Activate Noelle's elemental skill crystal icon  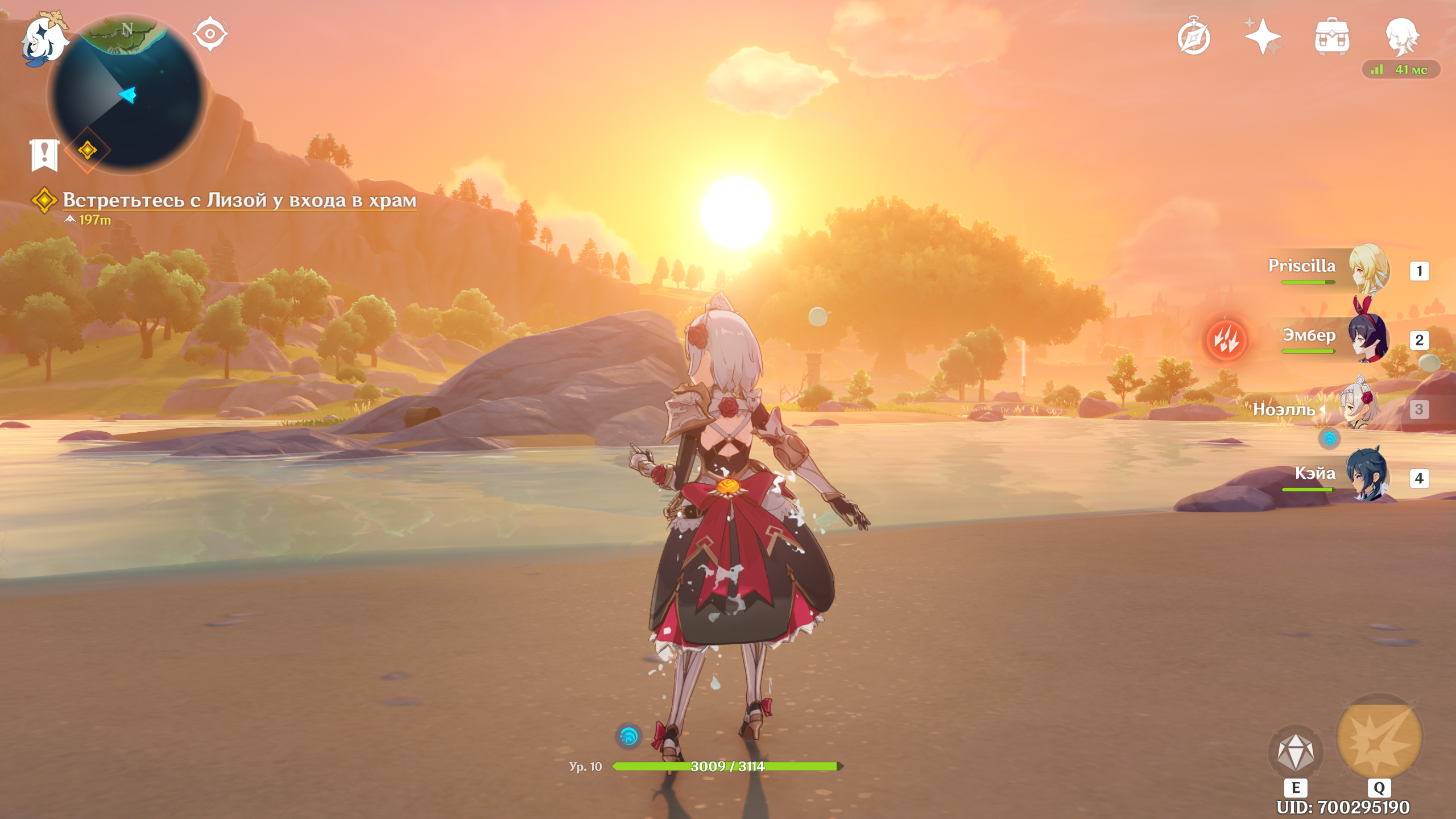(x=1296, y=752)
